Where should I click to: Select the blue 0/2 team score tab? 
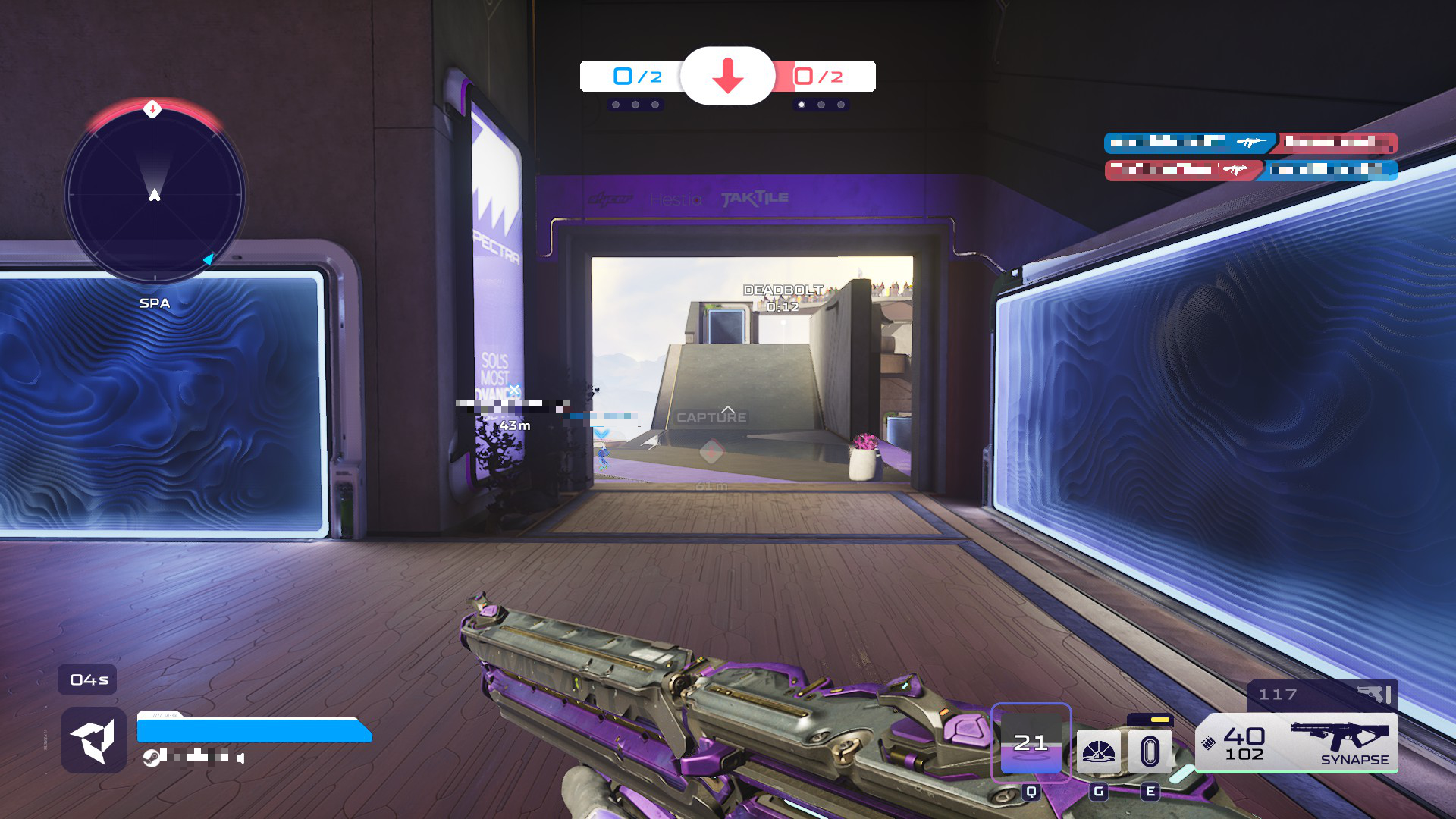[635, 77]
